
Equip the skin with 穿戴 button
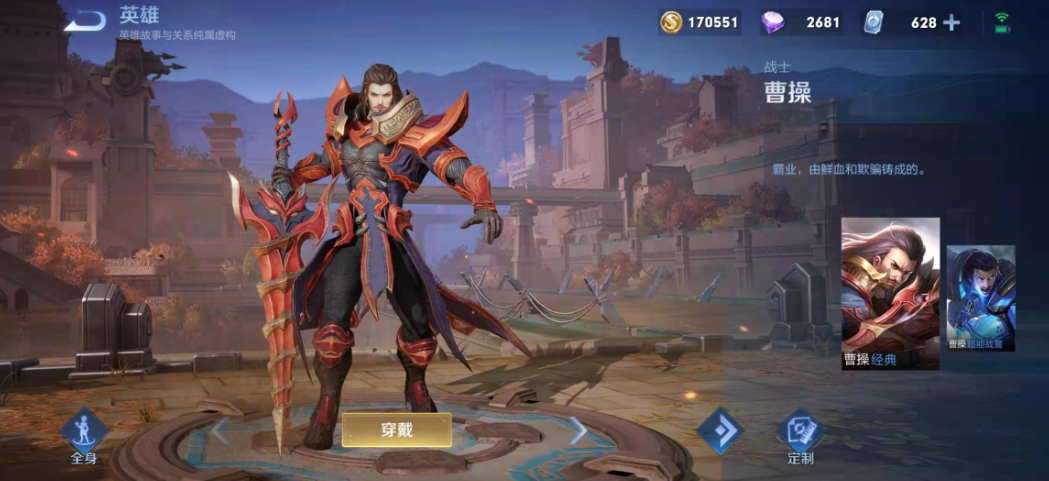point(397,430)
